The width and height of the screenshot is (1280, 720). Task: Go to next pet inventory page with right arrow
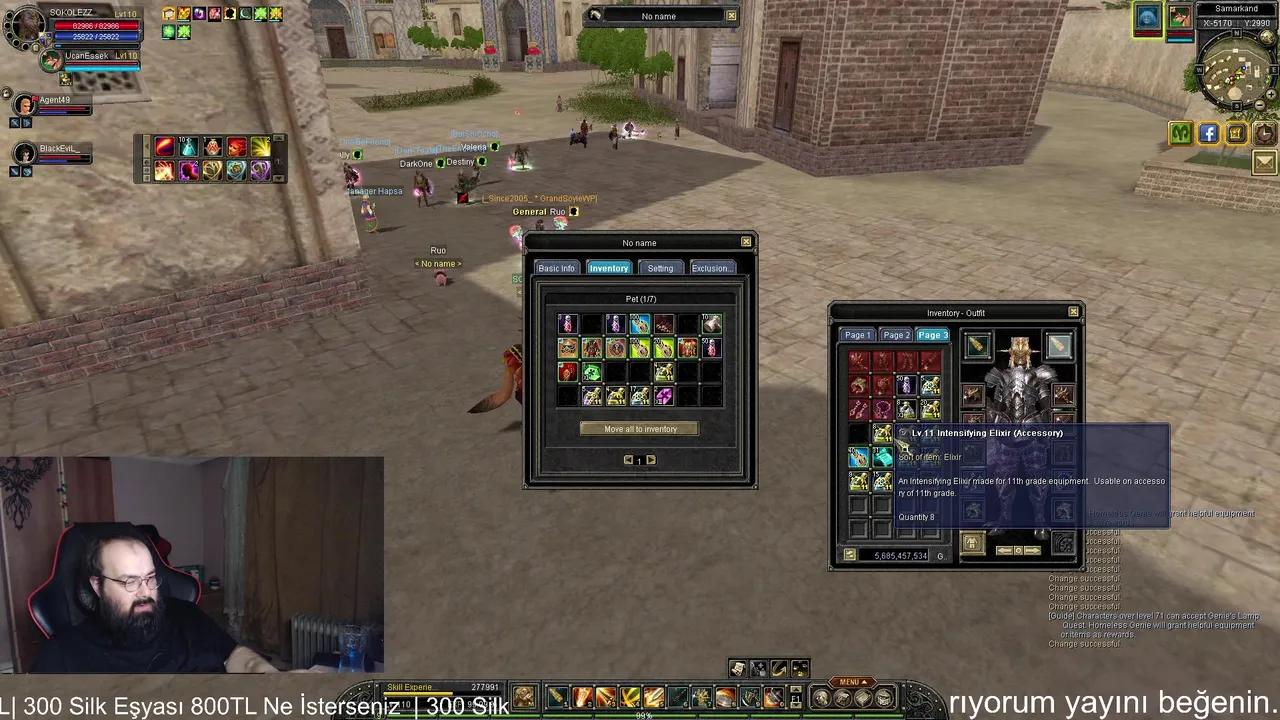[x=651, y=459]
